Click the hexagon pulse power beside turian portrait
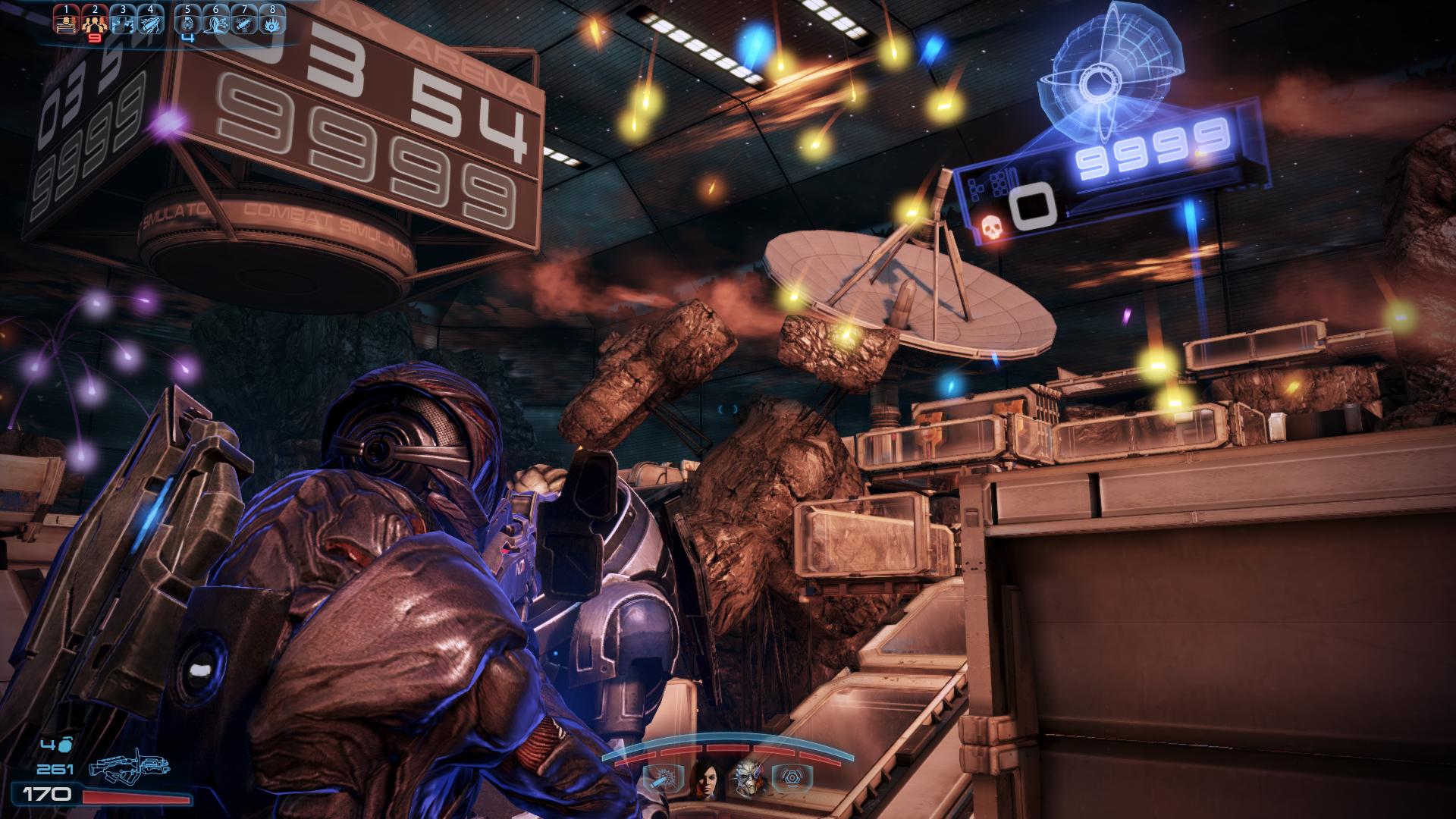Viewport: 1456px width, 819px height. pyautogui.click(x=792, y=778)
